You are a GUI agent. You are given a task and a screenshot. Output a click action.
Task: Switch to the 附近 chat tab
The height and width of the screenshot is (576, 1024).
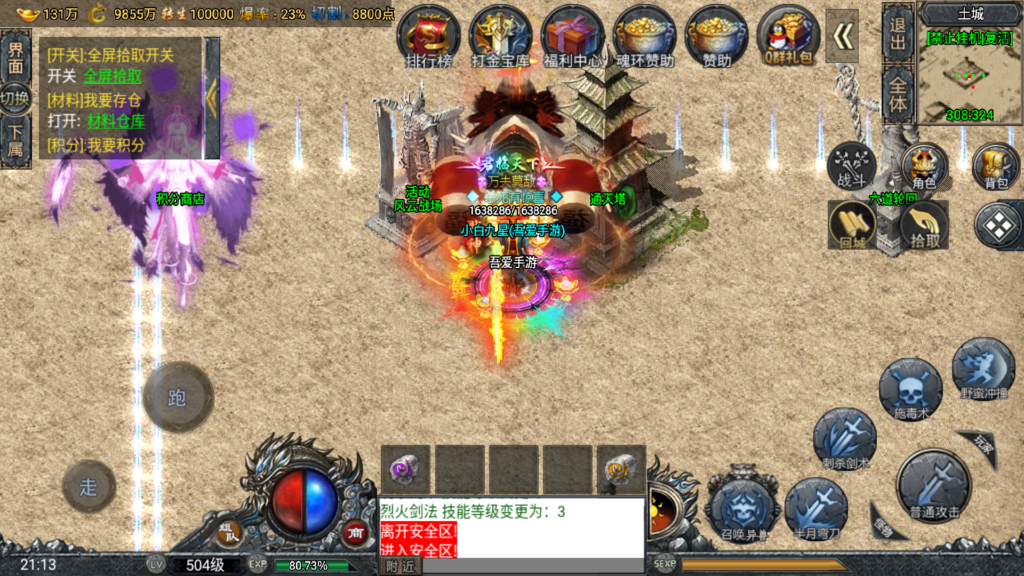pos(400,566)
